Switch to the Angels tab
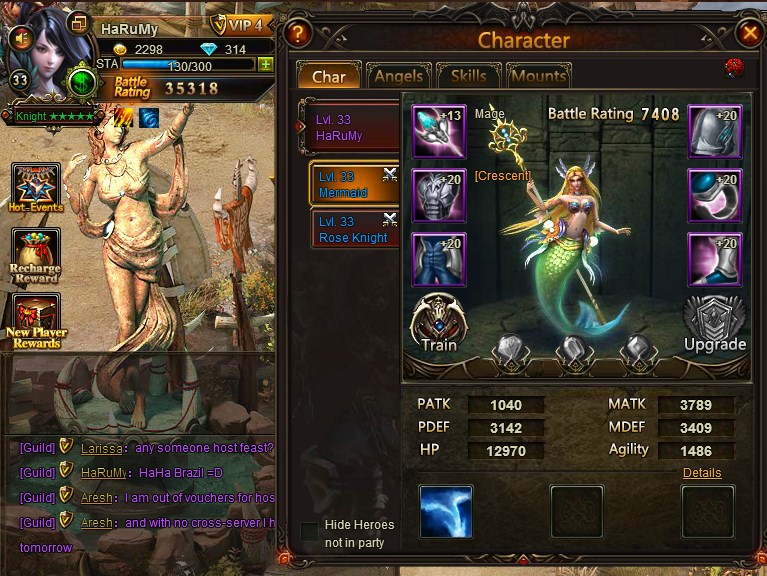The width and height of the screenshot is (767, 576). coord(399,76)
